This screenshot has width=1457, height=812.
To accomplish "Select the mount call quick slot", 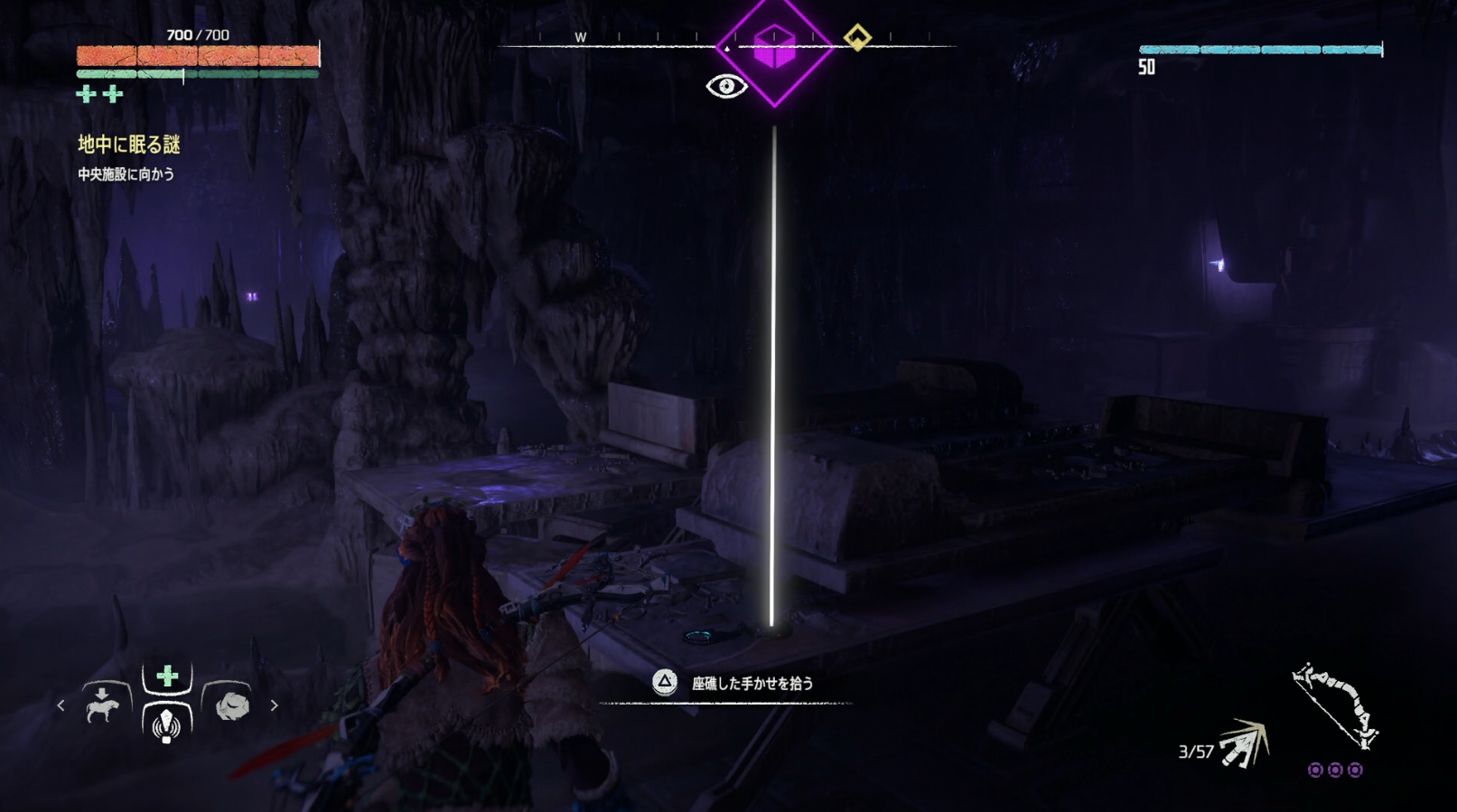I will point(103,705).
